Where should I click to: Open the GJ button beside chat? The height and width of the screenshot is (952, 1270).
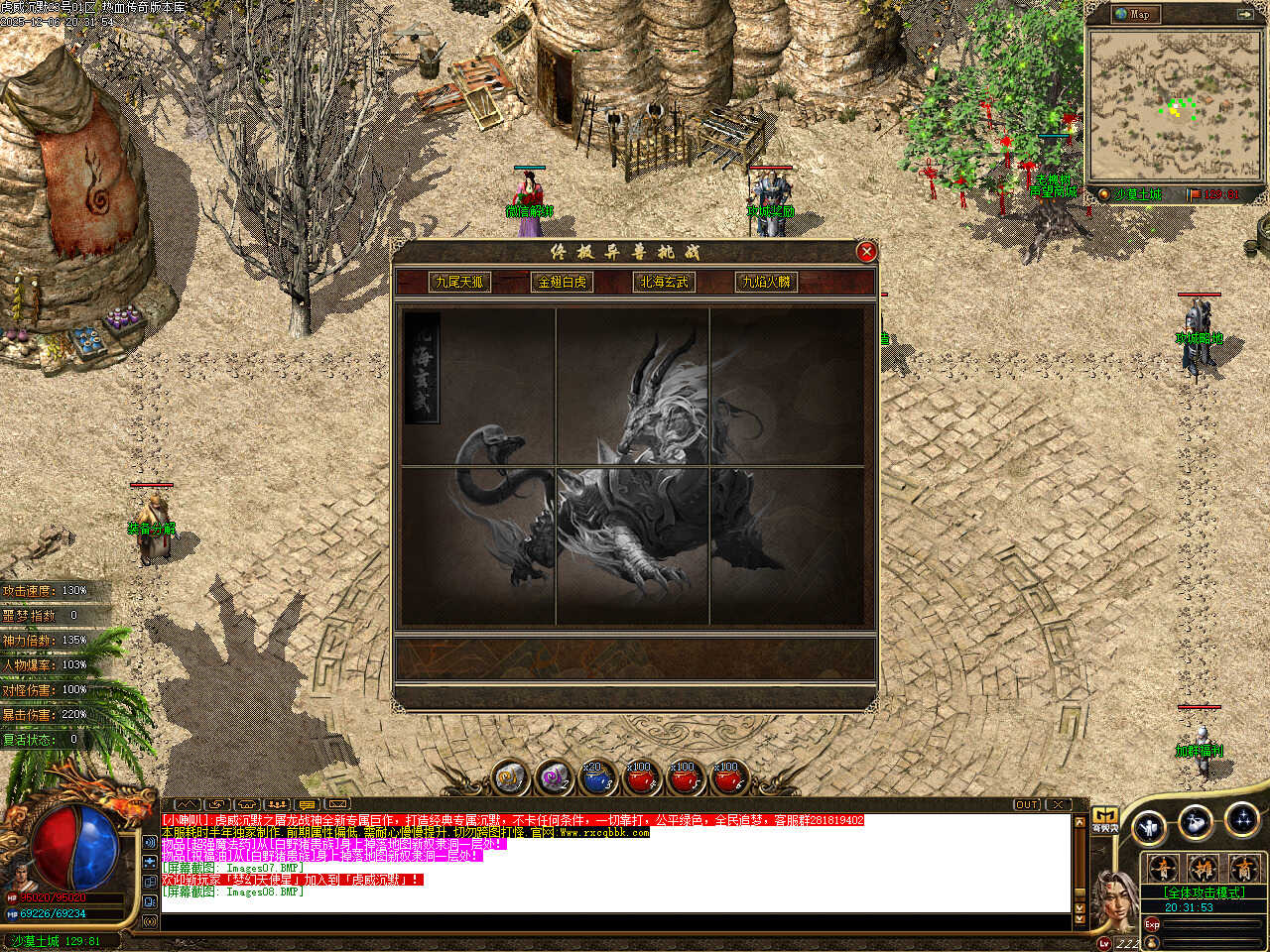(1104, 819)
